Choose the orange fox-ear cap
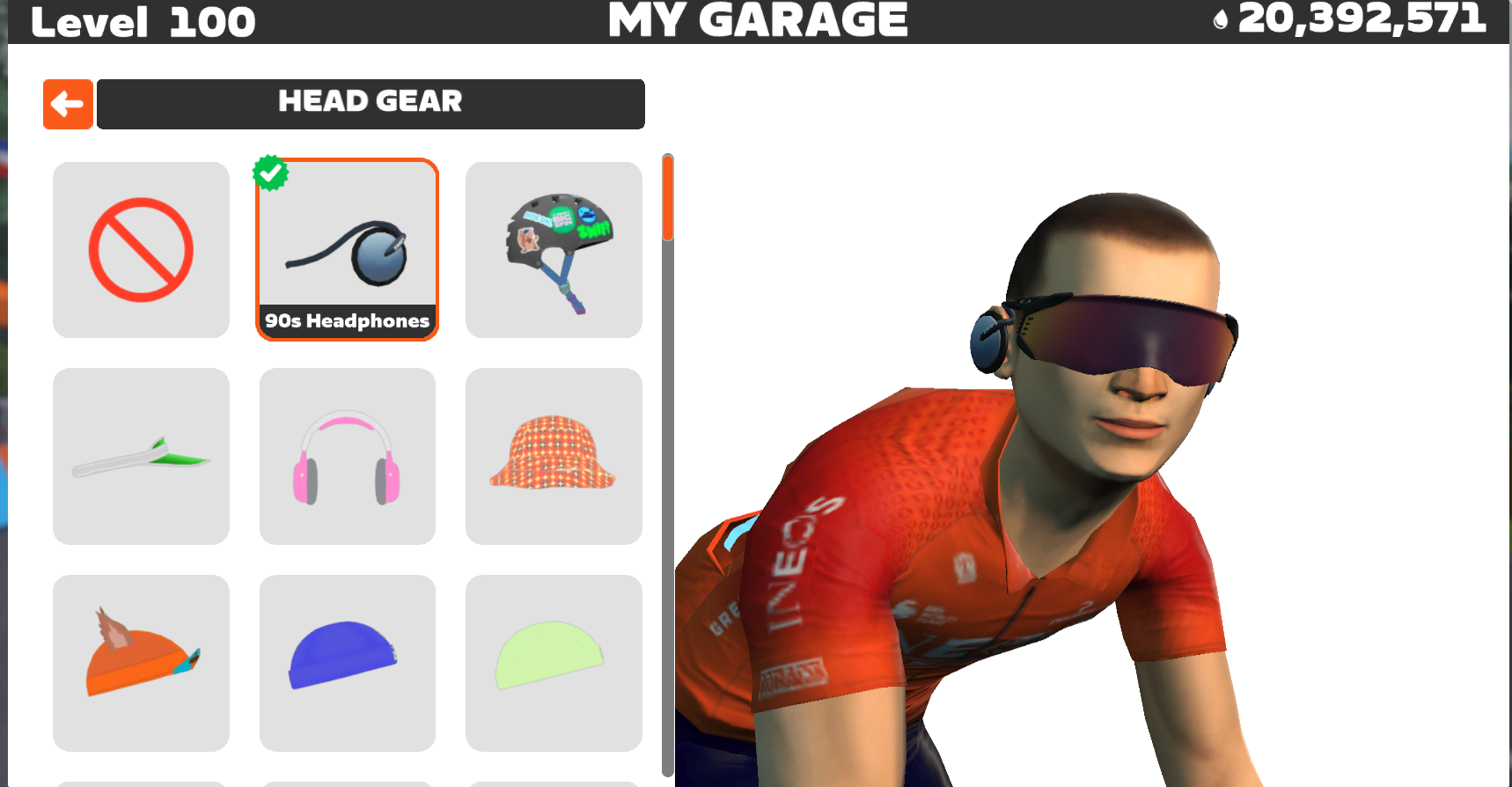The width and height of the screenshot is (1512, 787). point(141,663)
